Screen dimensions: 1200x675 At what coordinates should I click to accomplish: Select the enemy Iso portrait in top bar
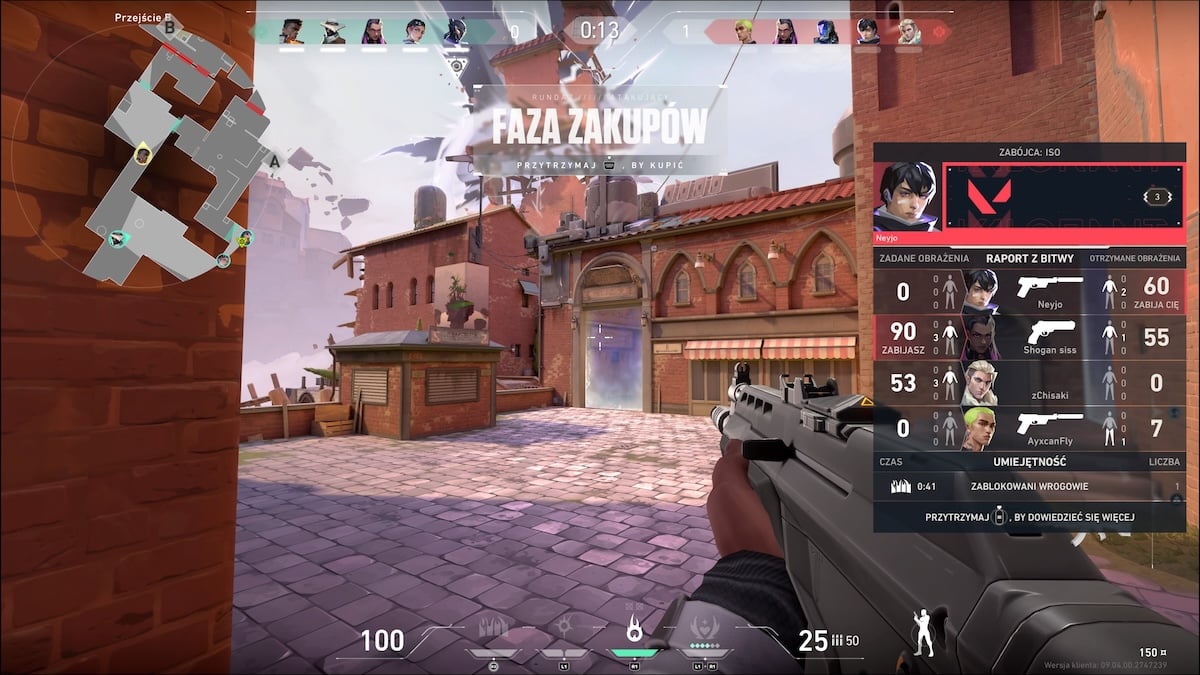[867, 32]
